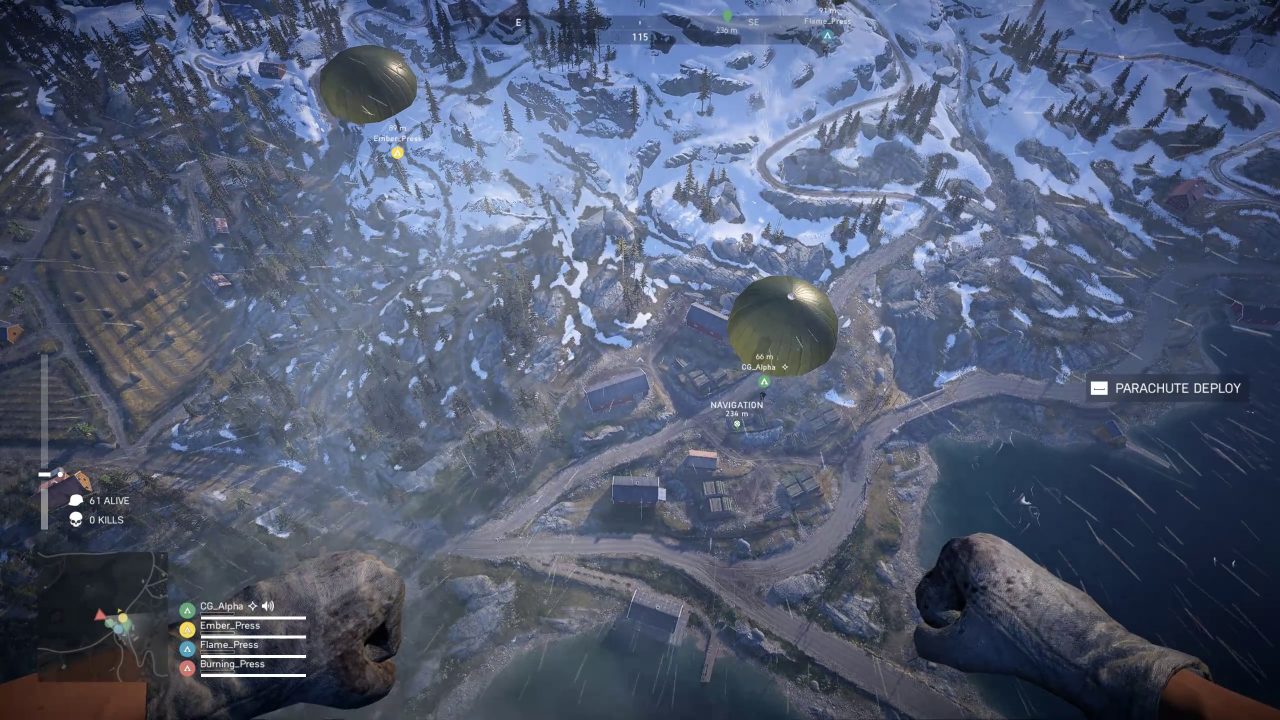
Task: Open the minimap
Action: tap(103, 615)
